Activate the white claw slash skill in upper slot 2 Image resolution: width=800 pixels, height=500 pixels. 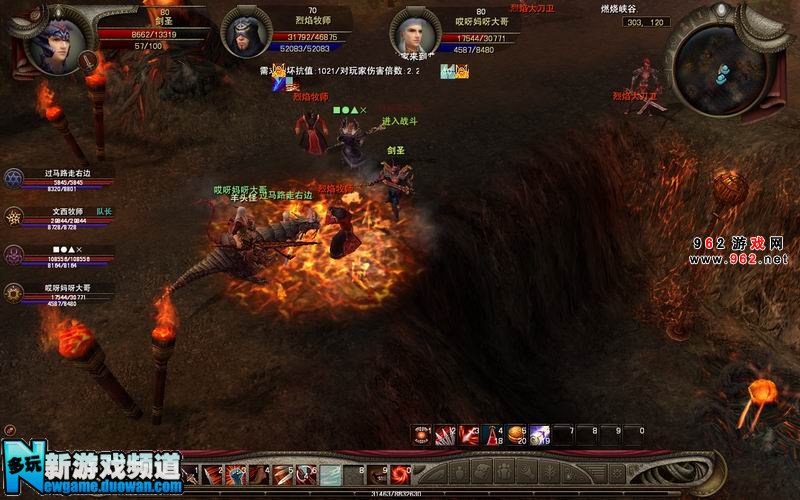coord(446,433)
